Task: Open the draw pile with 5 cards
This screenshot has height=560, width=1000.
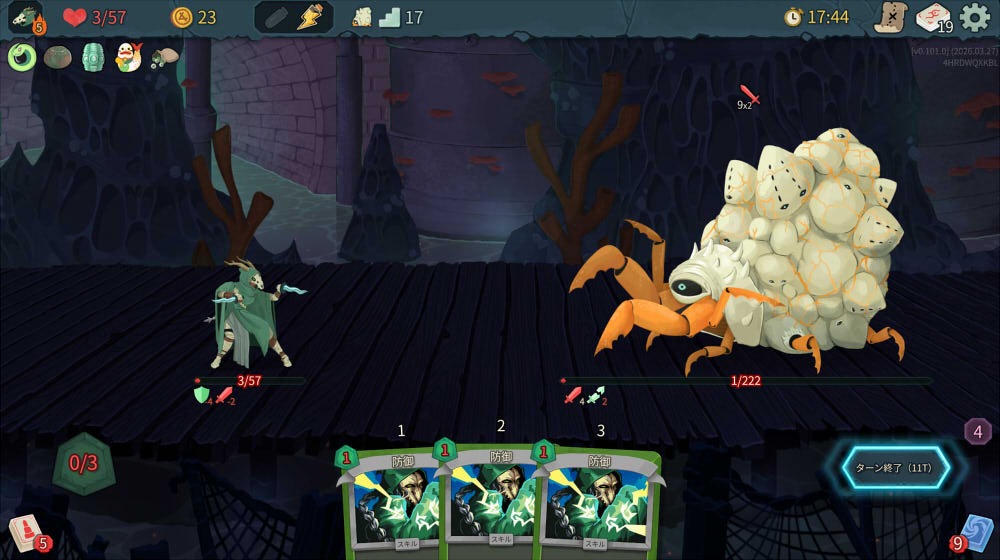Action: click(26, 532)
